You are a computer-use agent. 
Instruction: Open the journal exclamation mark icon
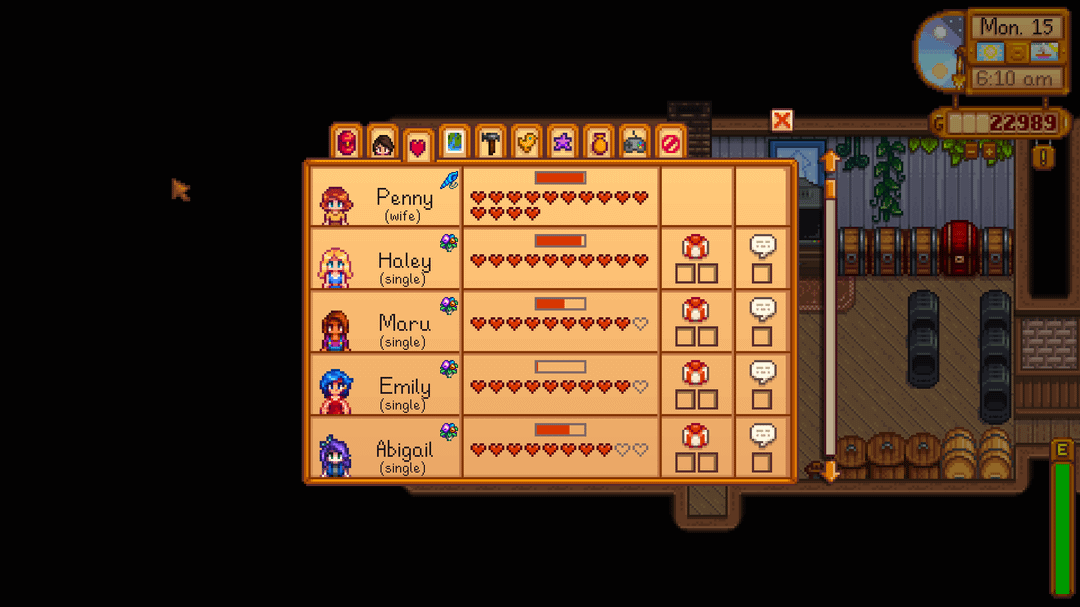(x=1043, y=157)
